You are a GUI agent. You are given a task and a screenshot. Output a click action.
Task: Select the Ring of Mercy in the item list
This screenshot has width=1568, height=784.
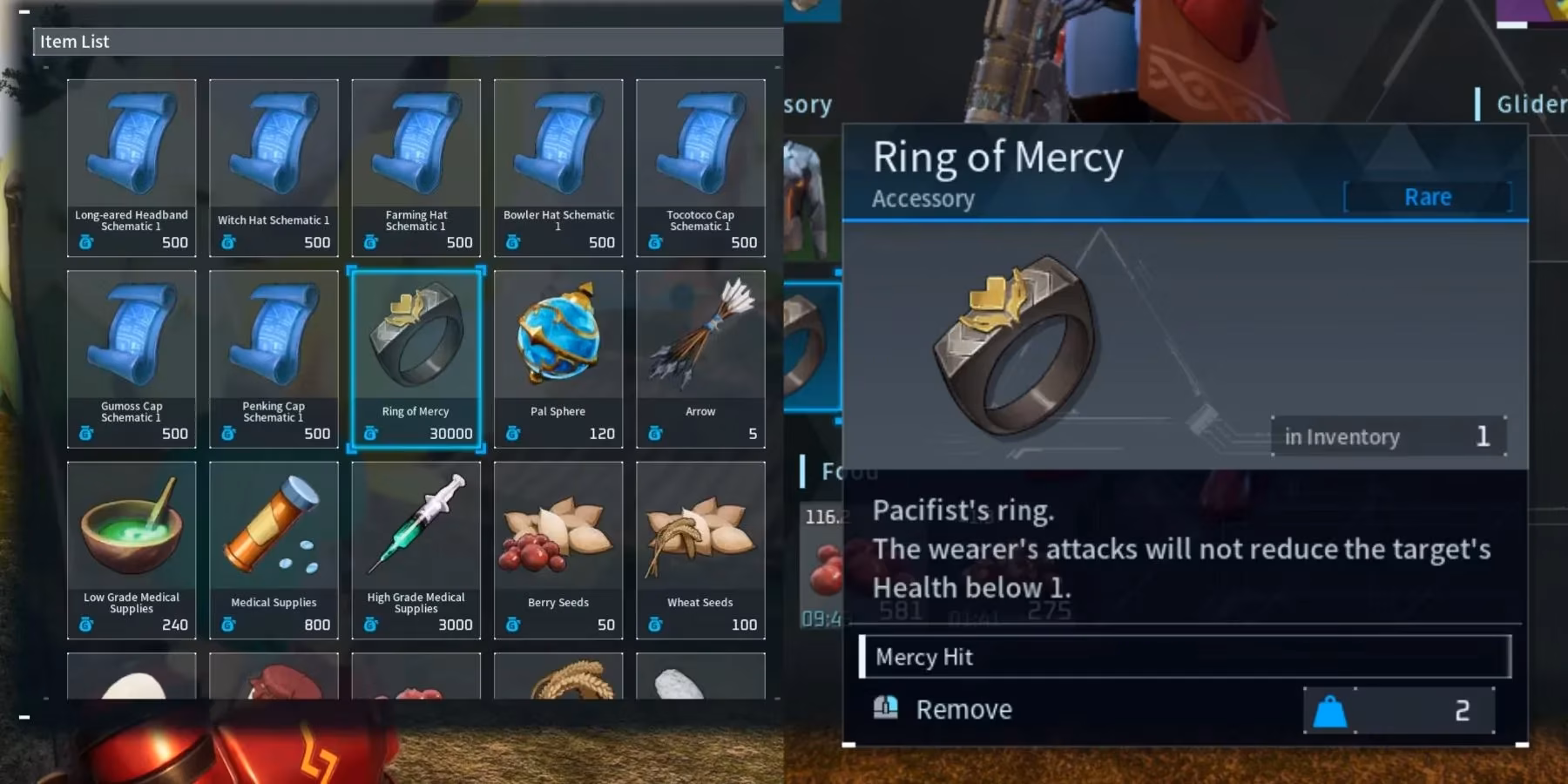pyautogui.click(x=416, y=357)
